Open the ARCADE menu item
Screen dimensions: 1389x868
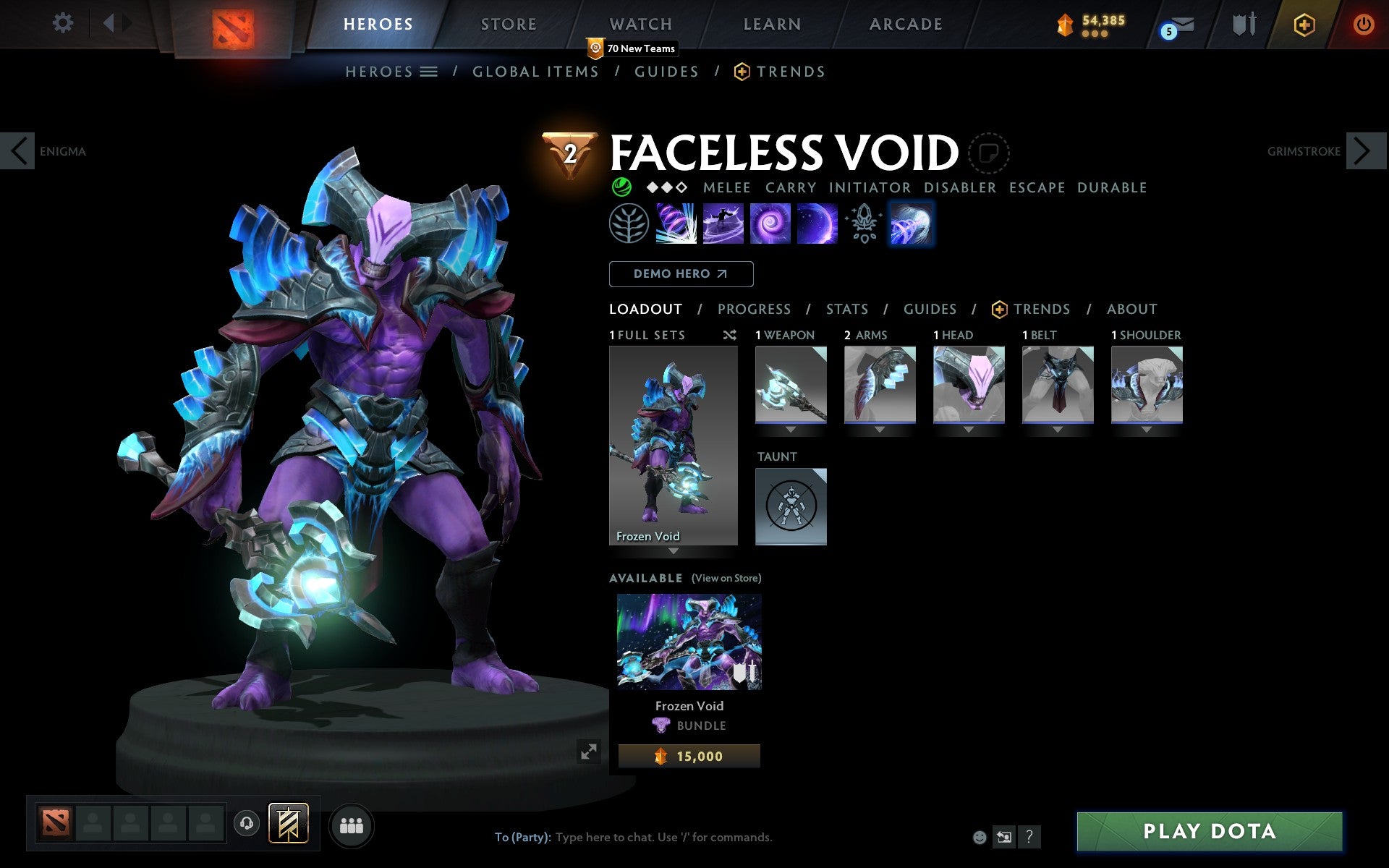tap(904, 24)
